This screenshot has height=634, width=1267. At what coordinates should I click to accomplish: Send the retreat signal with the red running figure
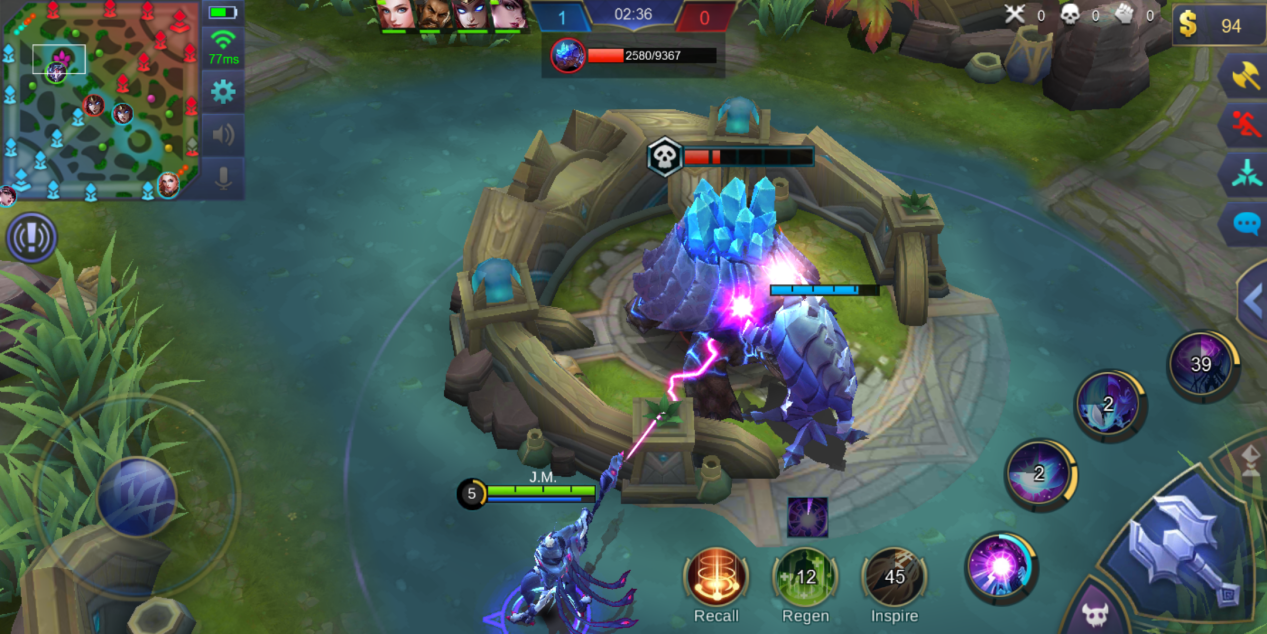click(x=1246, y=125)
